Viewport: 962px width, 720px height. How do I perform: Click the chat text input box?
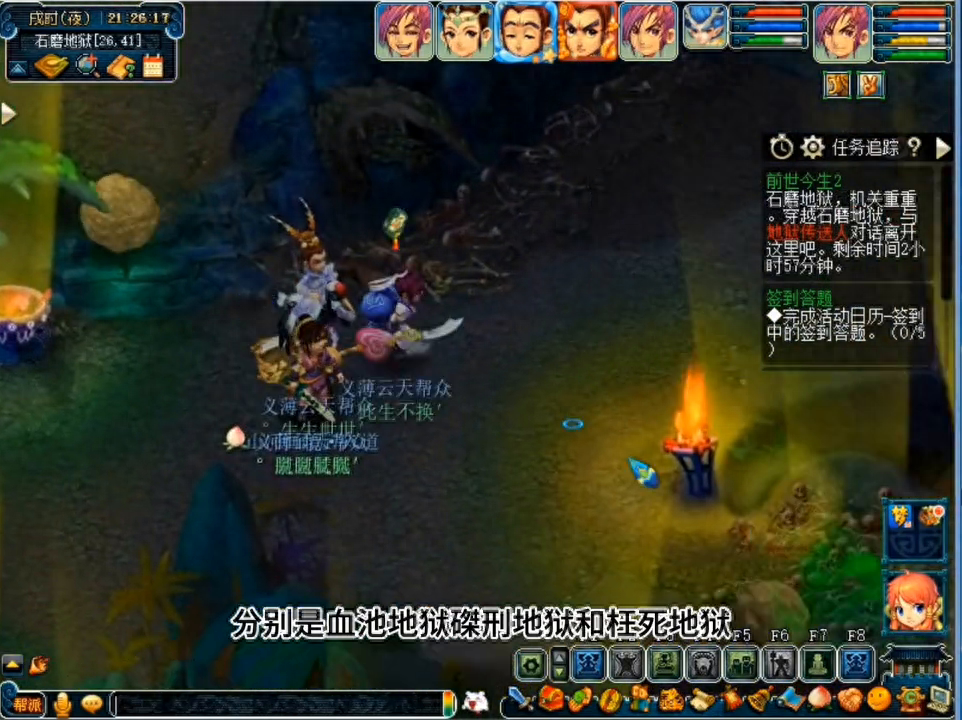point(280,704)
